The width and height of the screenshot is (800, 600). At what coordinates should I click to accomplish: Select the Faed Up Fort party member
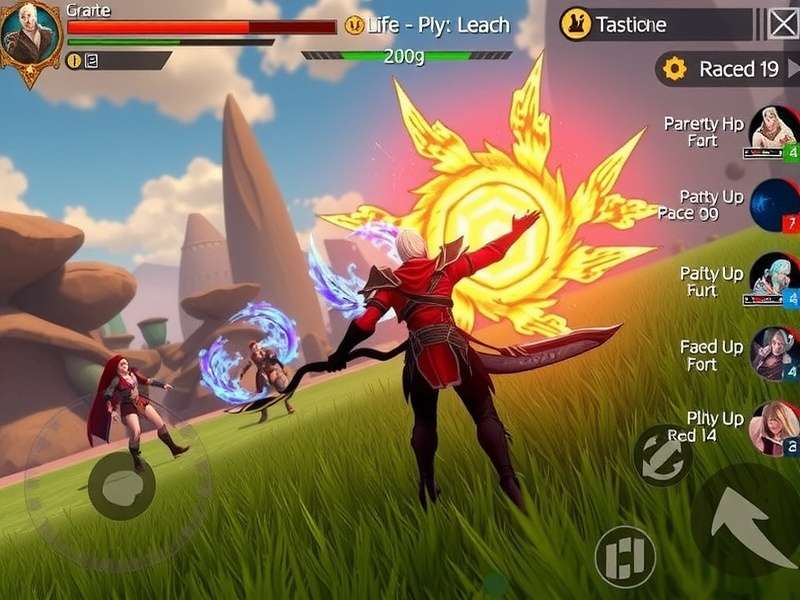pos(774,354)
